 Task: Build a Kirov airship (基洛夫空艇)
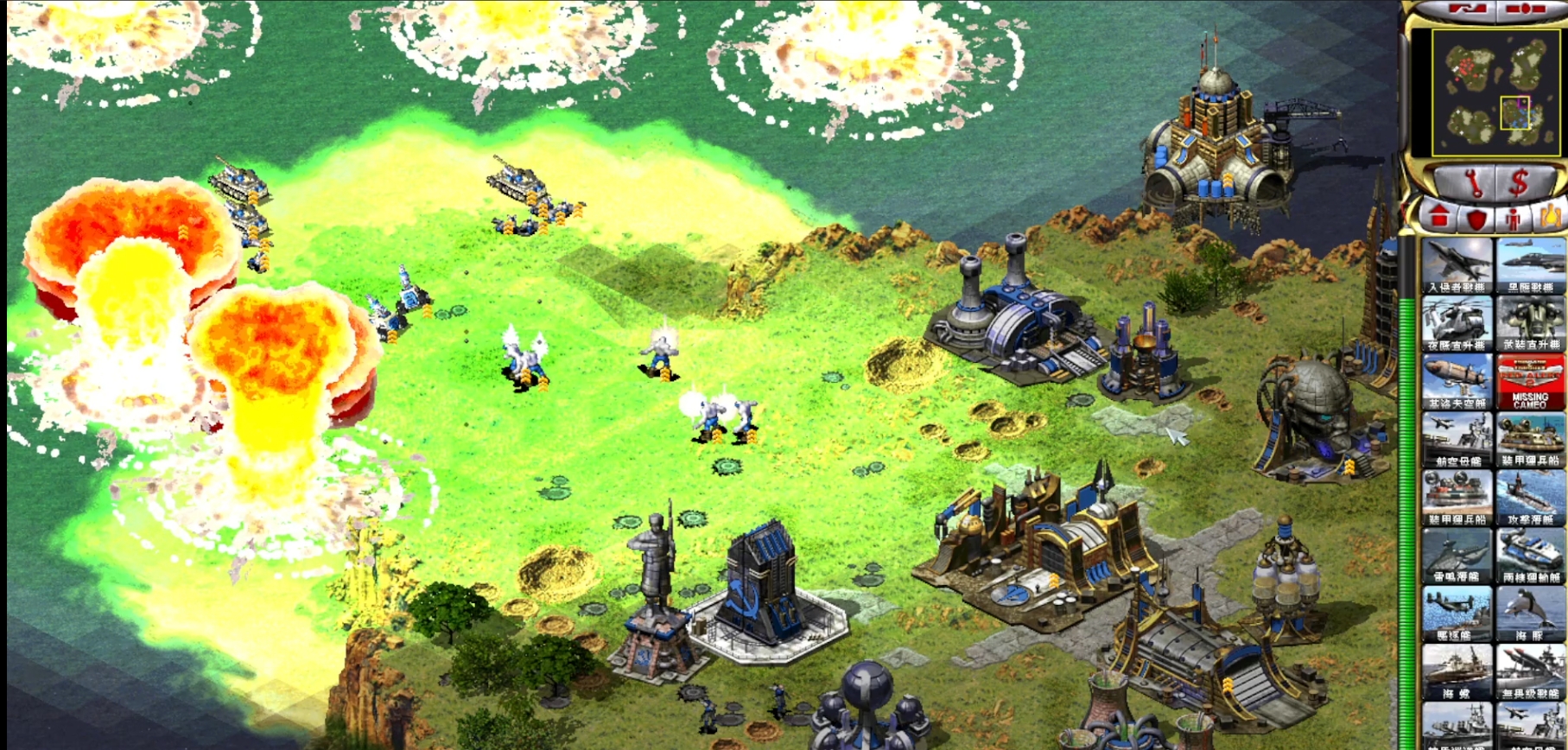pyautogui.click(x=1457, y=381)
